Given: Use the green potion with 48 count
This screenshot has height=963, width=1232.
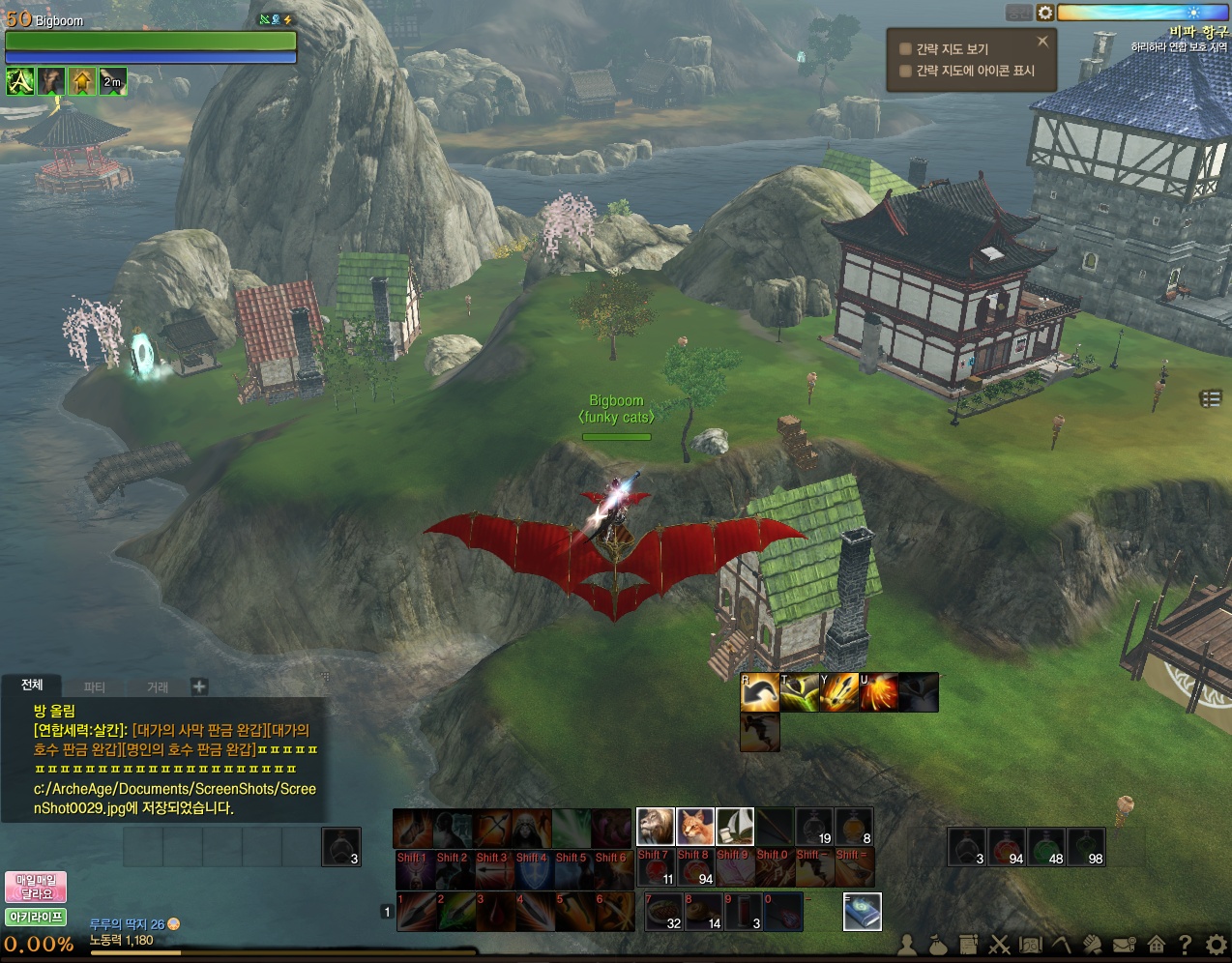Looking at the screenshot, I should tap(1047, 847).
